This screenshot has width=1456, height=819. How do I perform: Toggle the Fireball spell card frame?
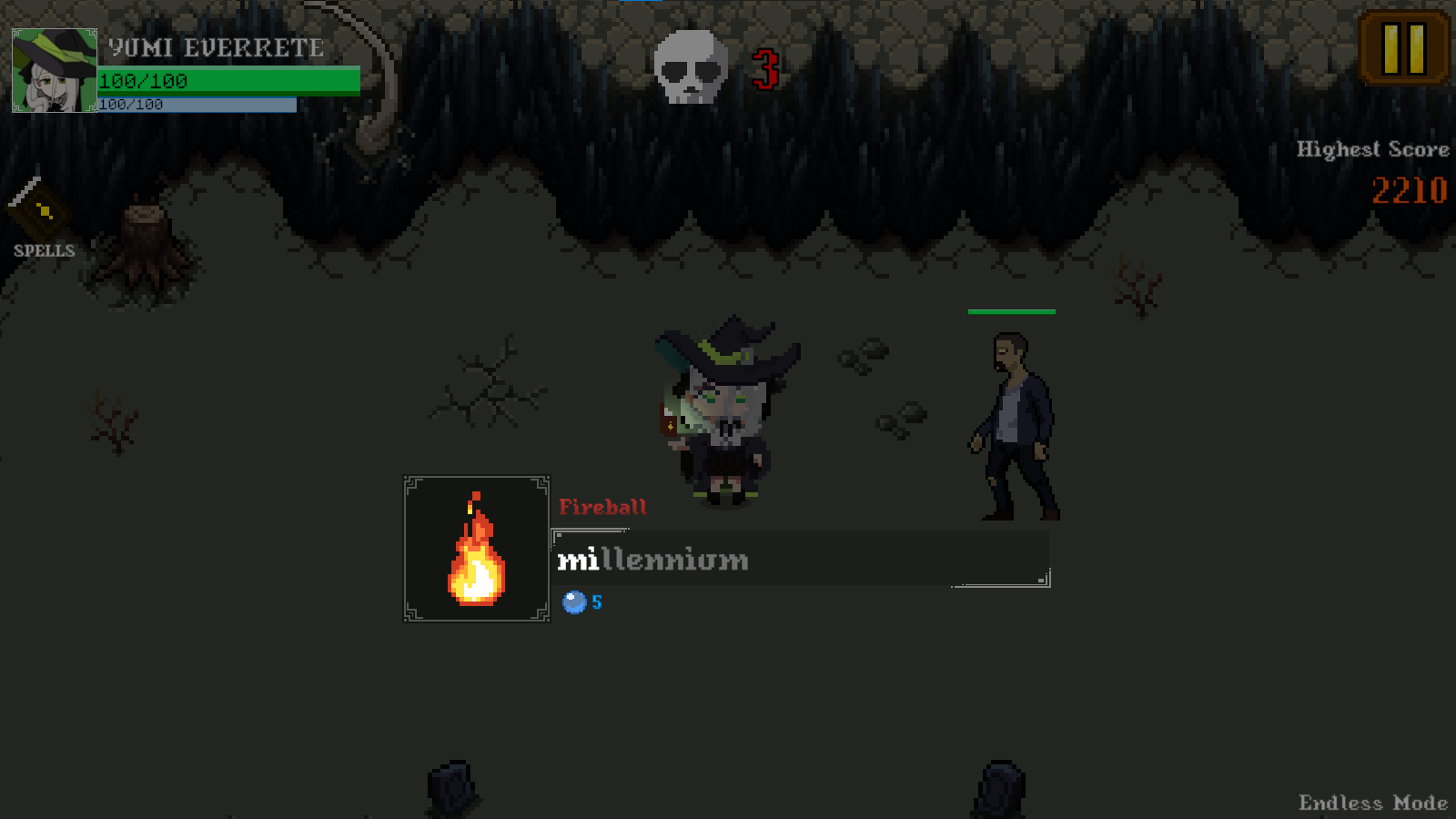tap(476, 549)
